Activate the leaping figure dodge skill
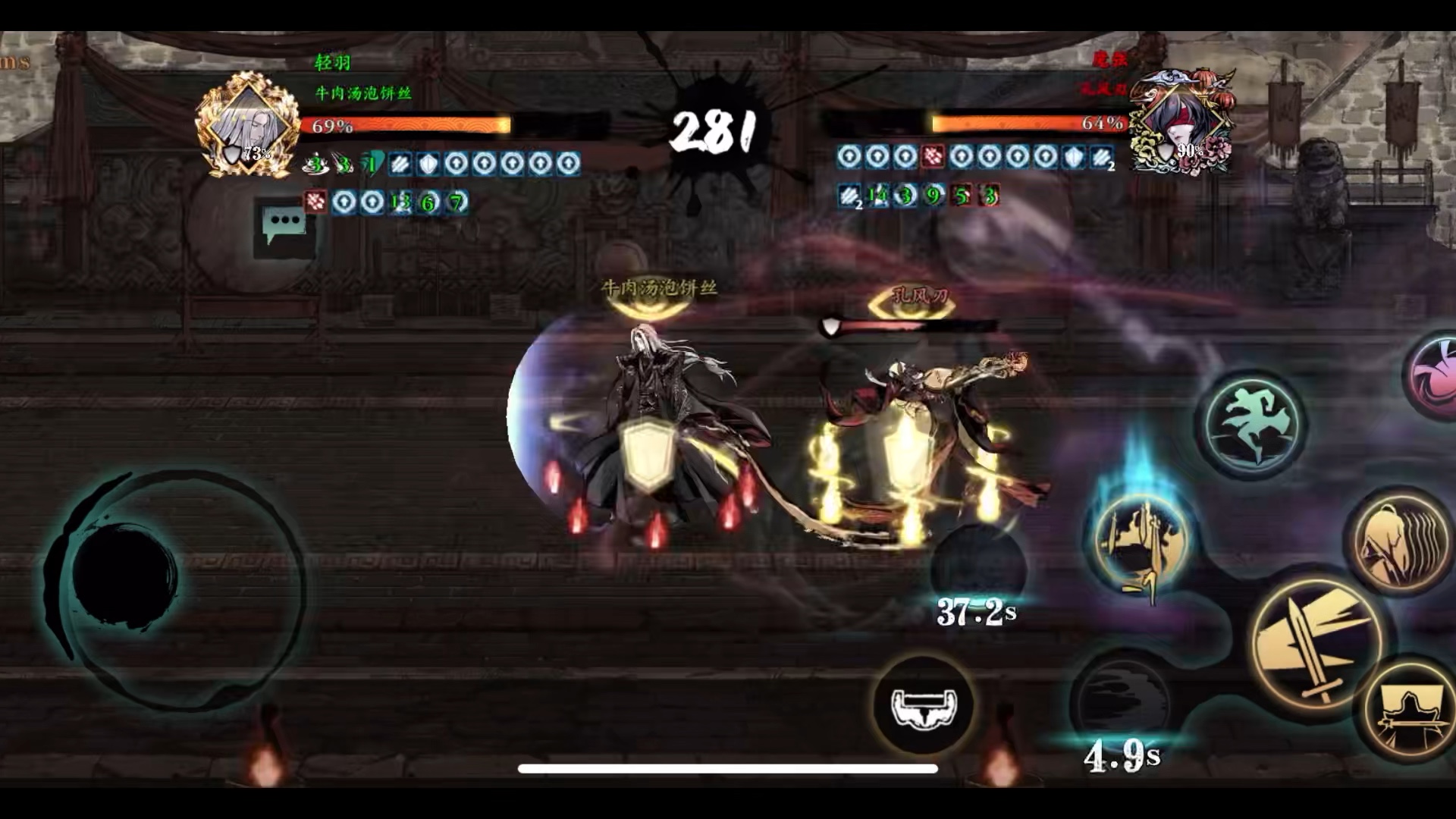1456x819 pixels. [x=1252, y=424]
